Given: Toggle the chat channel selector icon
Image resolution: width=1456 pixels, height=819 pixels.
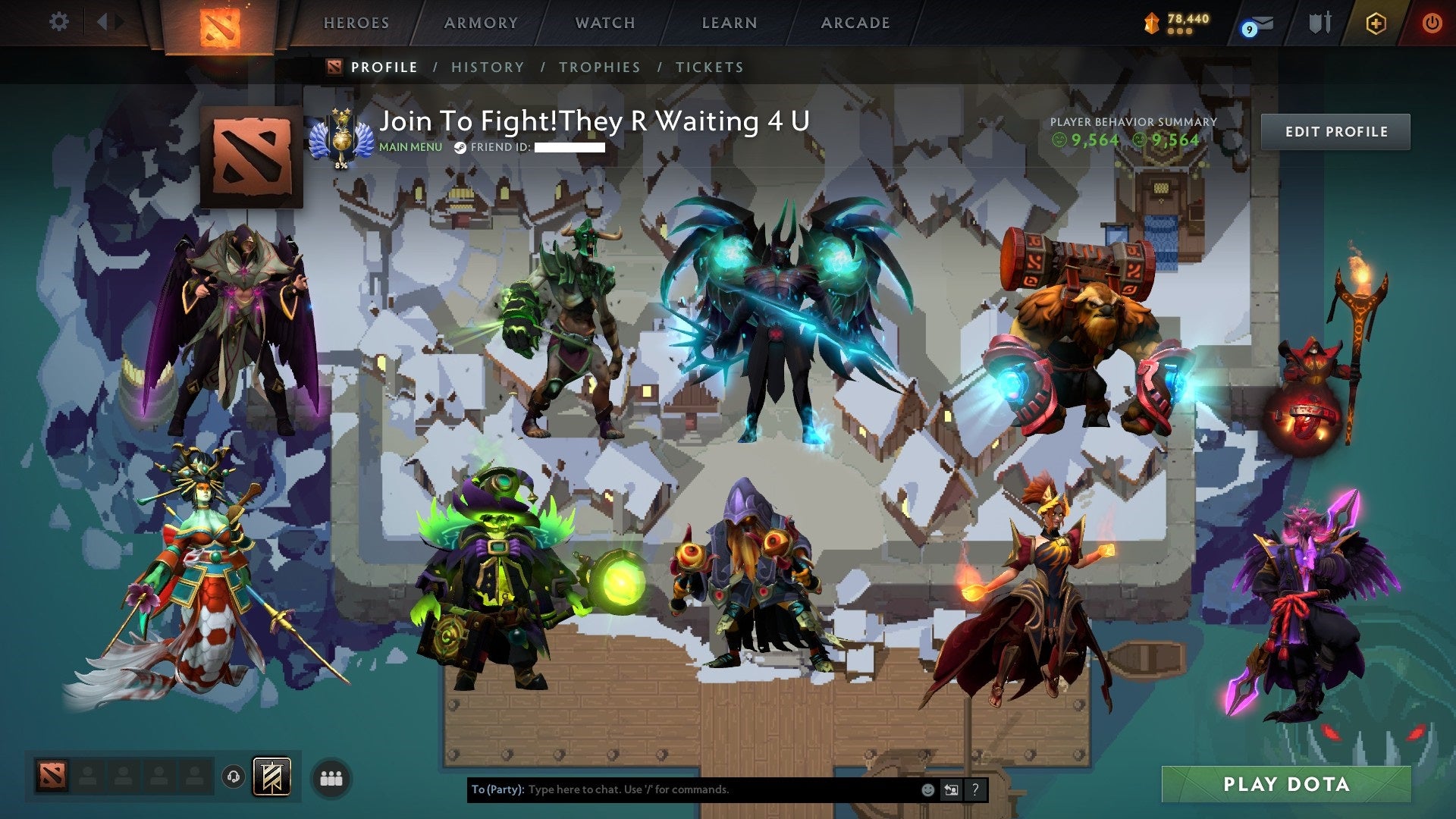Looking at the screenshot, I should click(x=951, y=789).
